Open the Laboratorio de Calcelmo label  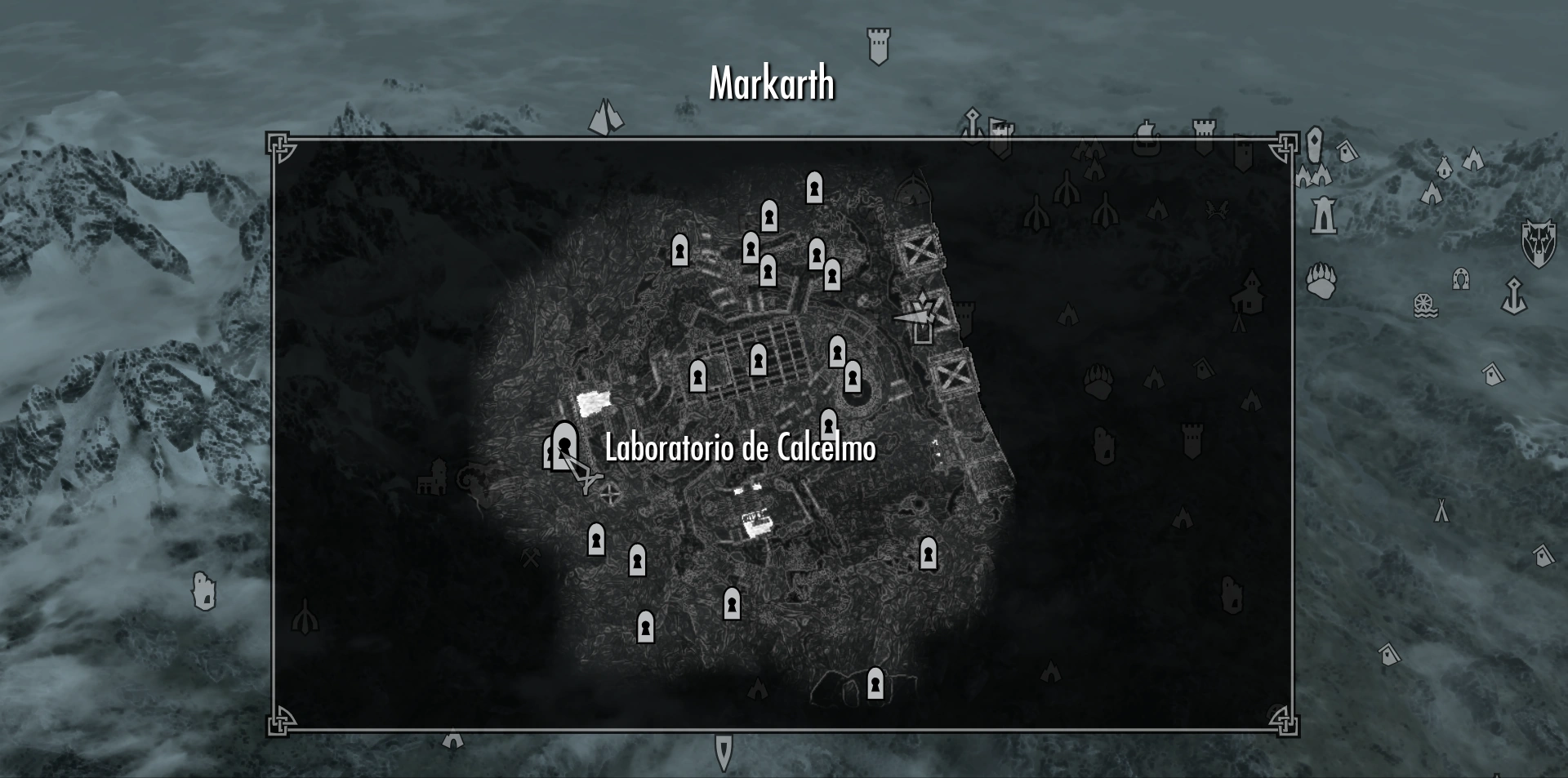[x=739, y=447]
